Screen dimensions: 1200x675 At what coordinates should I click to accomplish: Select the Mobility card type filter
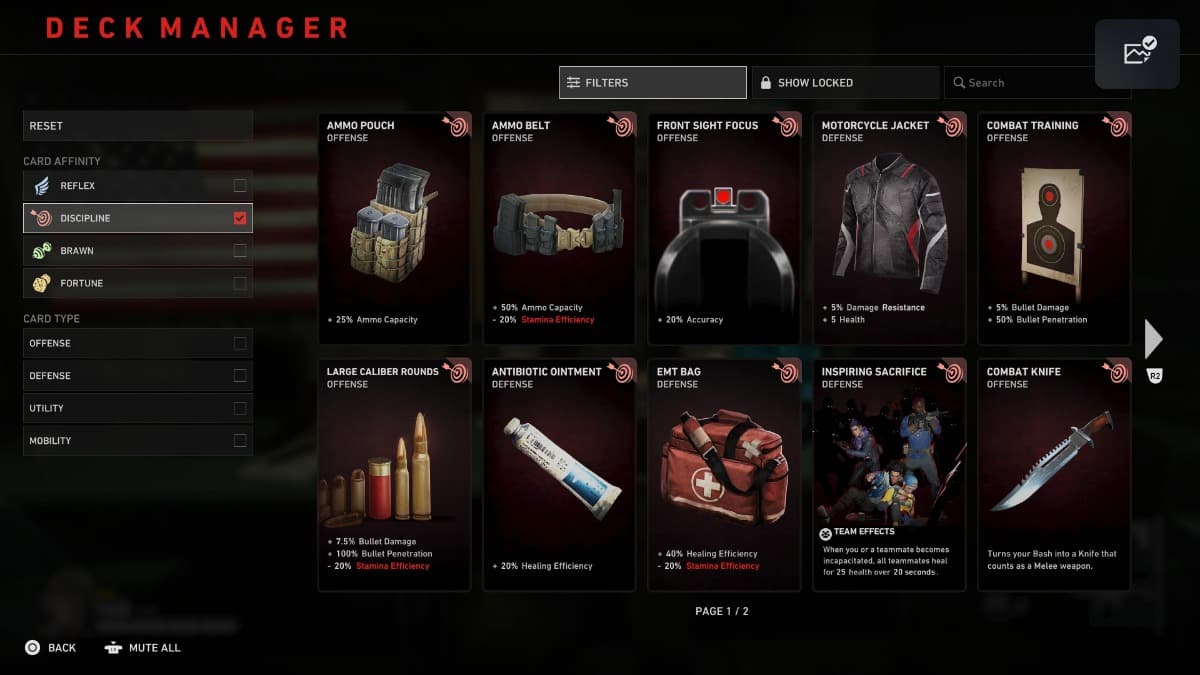239,441
